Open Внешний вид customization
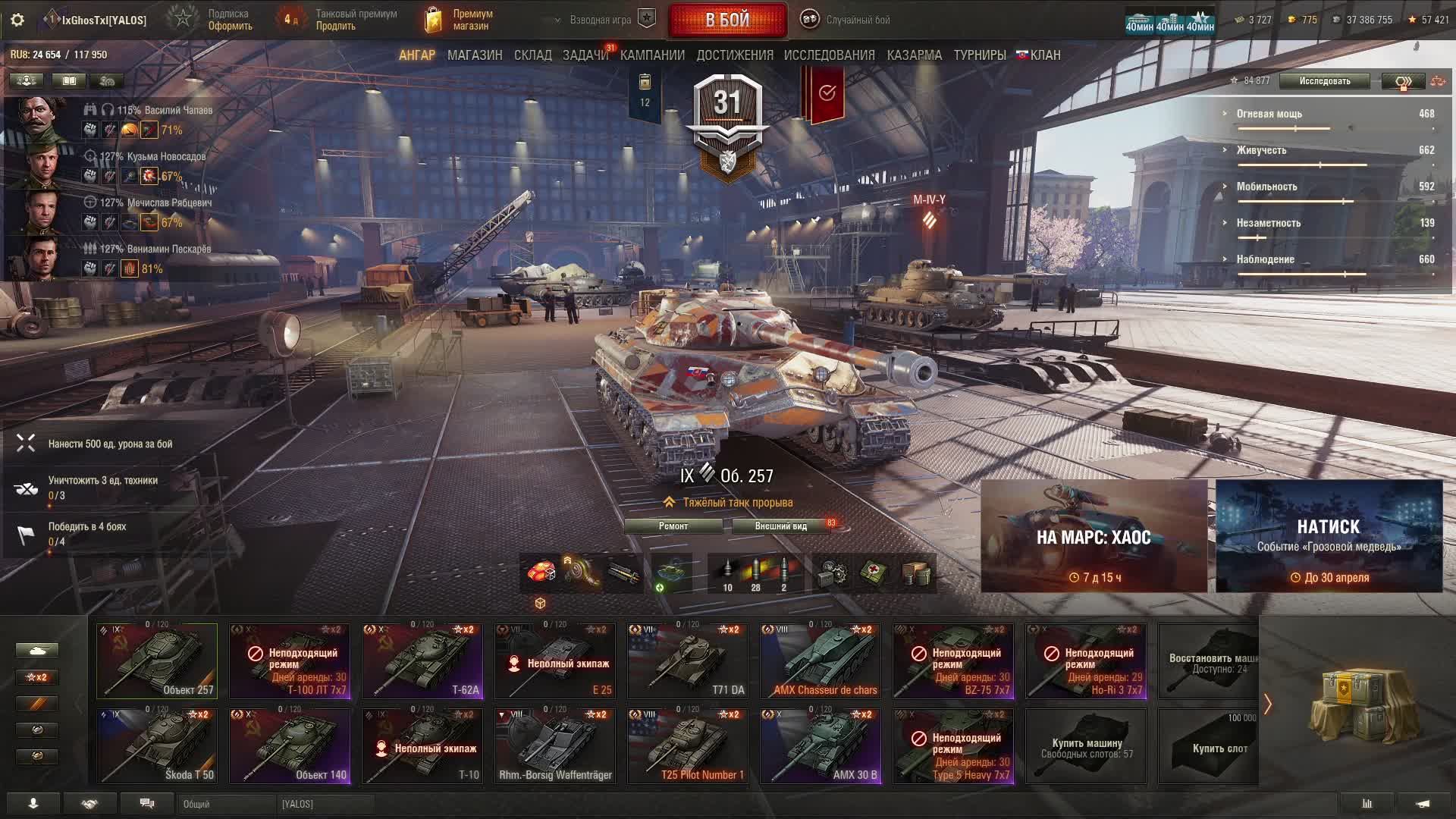This screenshot has height=819, width=1456. click(x=781, y=526)
